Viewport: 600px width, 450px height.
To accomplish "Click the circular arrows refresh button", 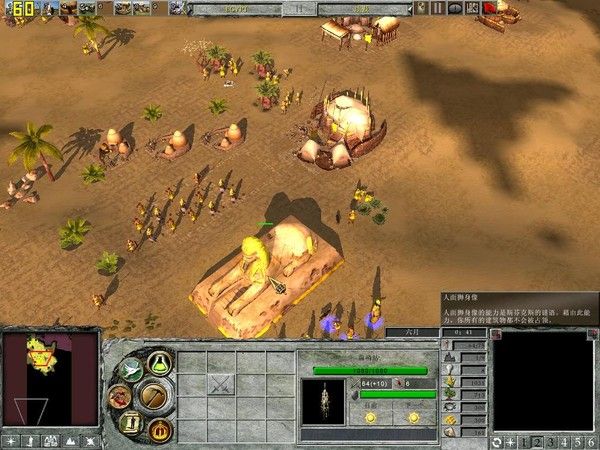I will pos(497,441).
